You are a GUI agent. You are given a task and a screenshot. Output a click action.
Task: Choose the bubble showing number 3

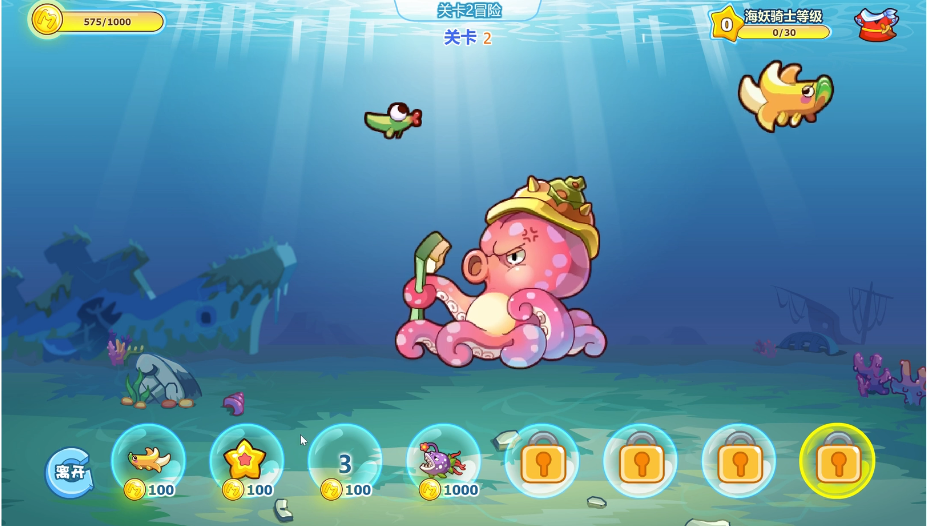click(345, 463)
